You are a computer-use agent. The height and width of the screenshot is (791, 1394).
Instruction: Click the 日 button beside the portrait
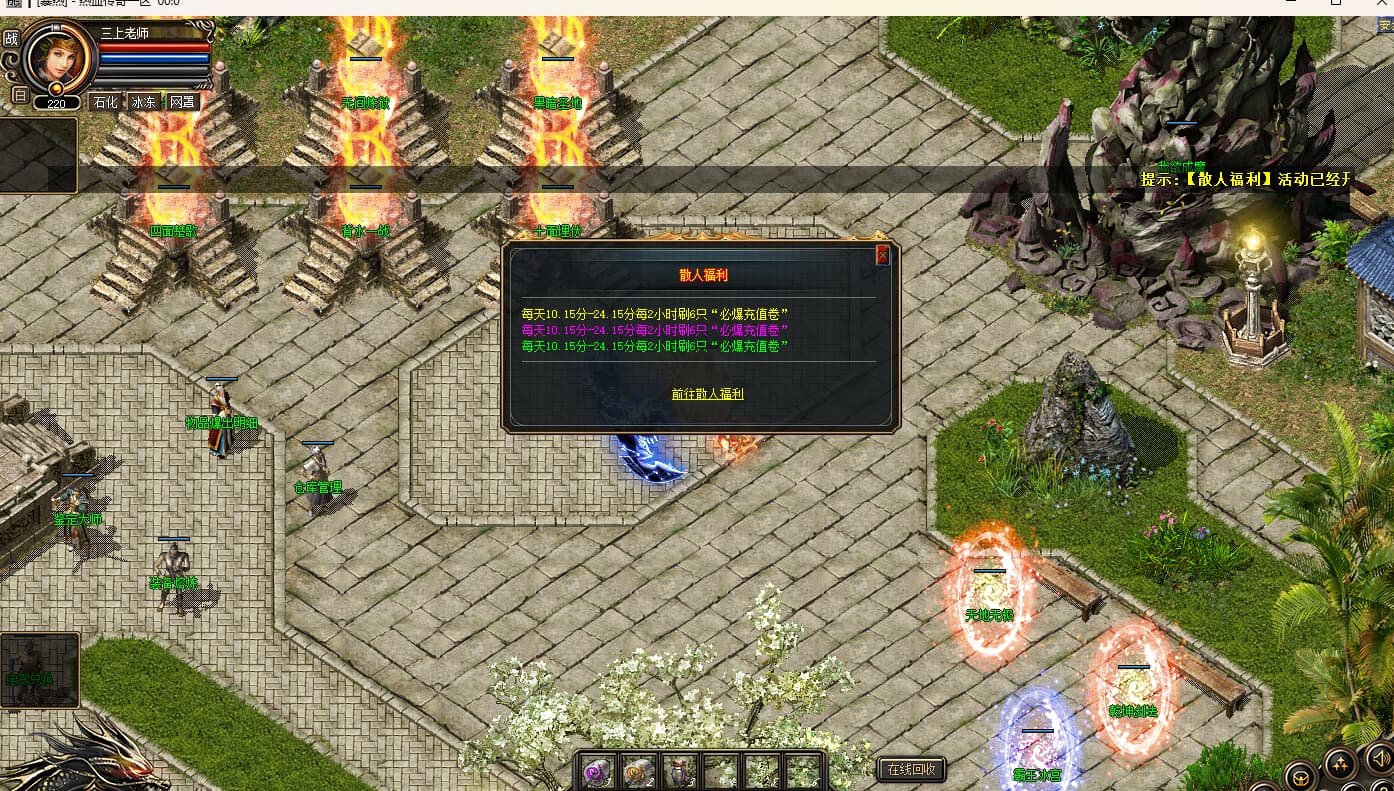tap(19, 95)
